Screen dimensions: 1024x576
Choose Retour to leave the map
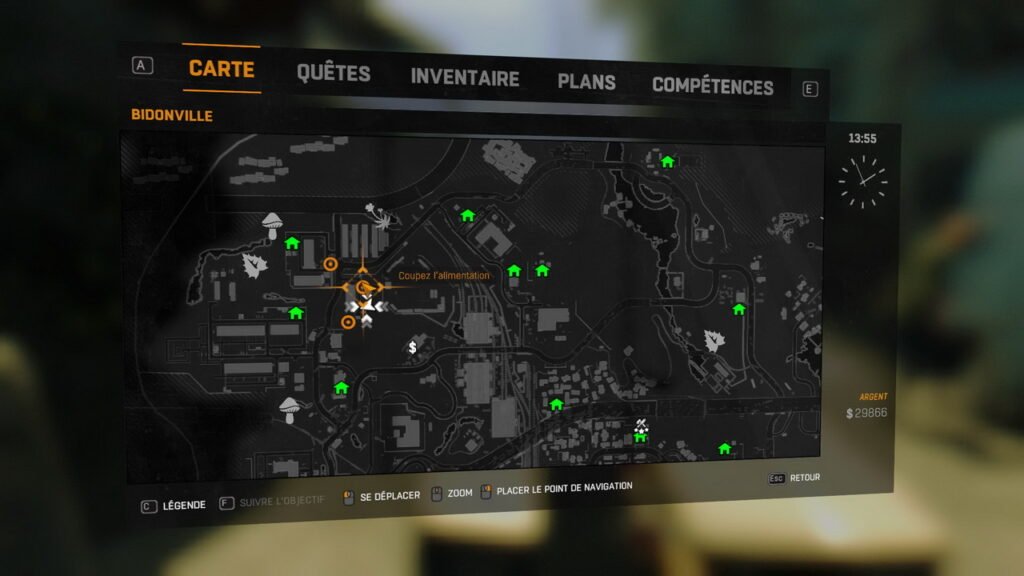point(795,478)
